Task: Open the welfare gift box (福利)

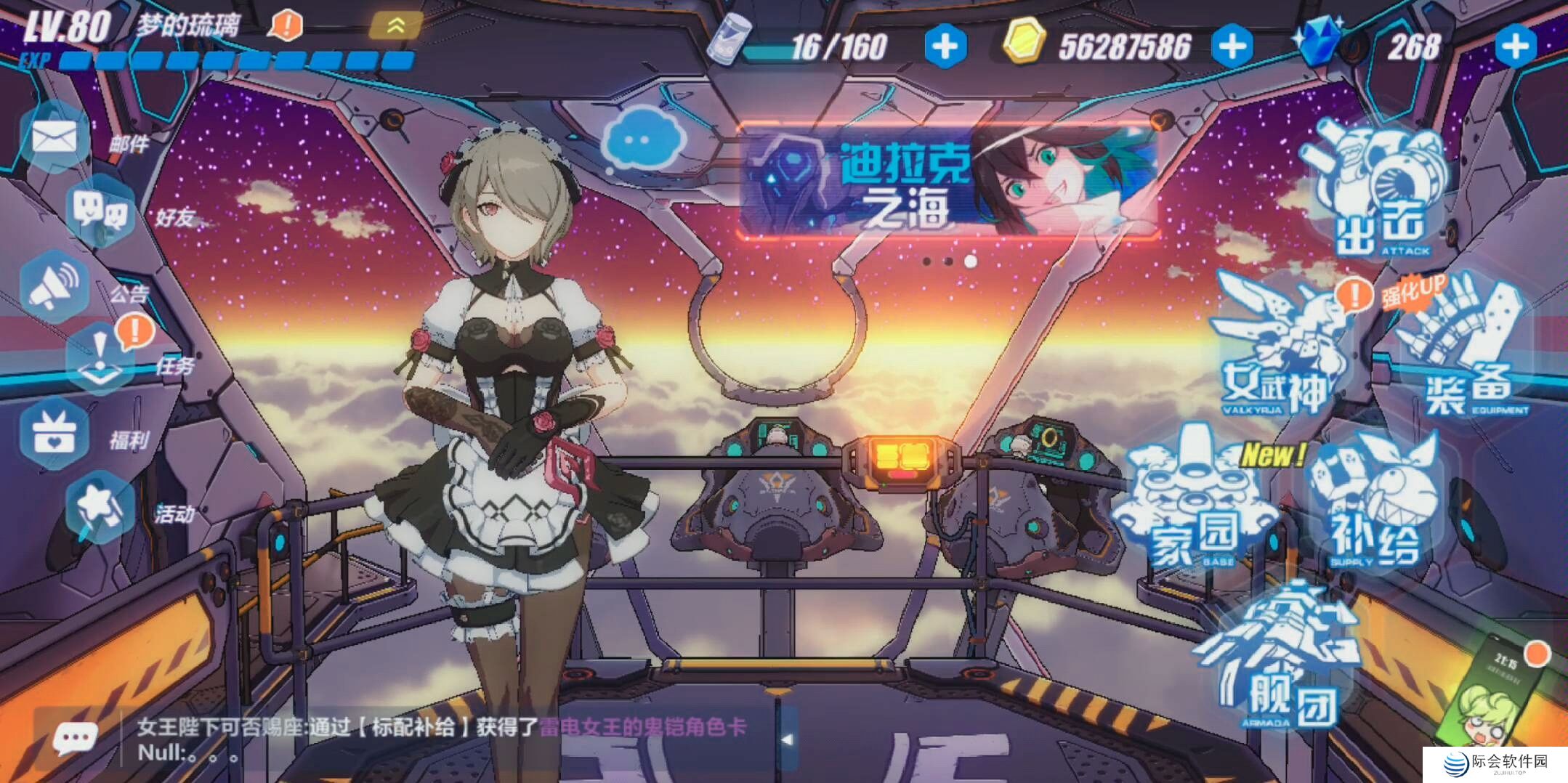Action: (x=54, y=434)
